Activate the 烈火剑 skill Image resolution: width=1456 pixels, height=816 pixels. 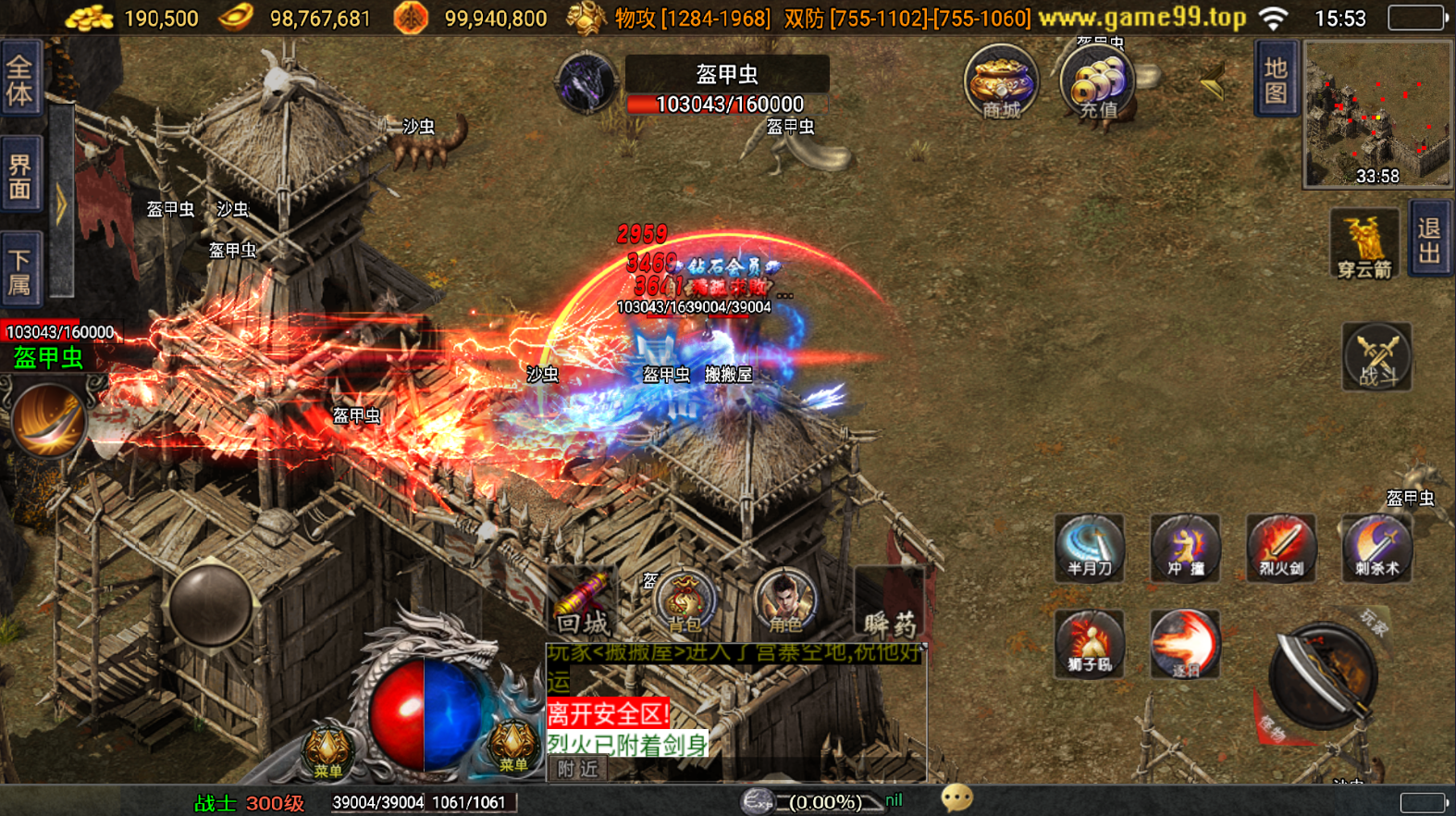1280,548
